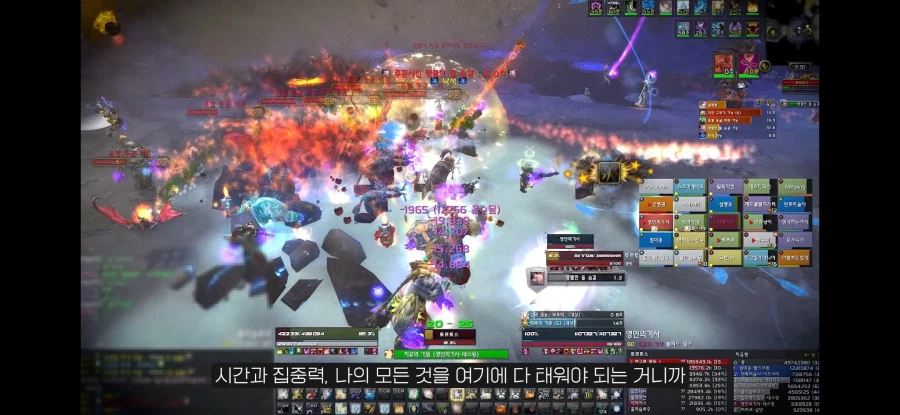900x415 pixels.
Task: Click the large pink swirl cooldown icon
Action: [x=748, y=65]
